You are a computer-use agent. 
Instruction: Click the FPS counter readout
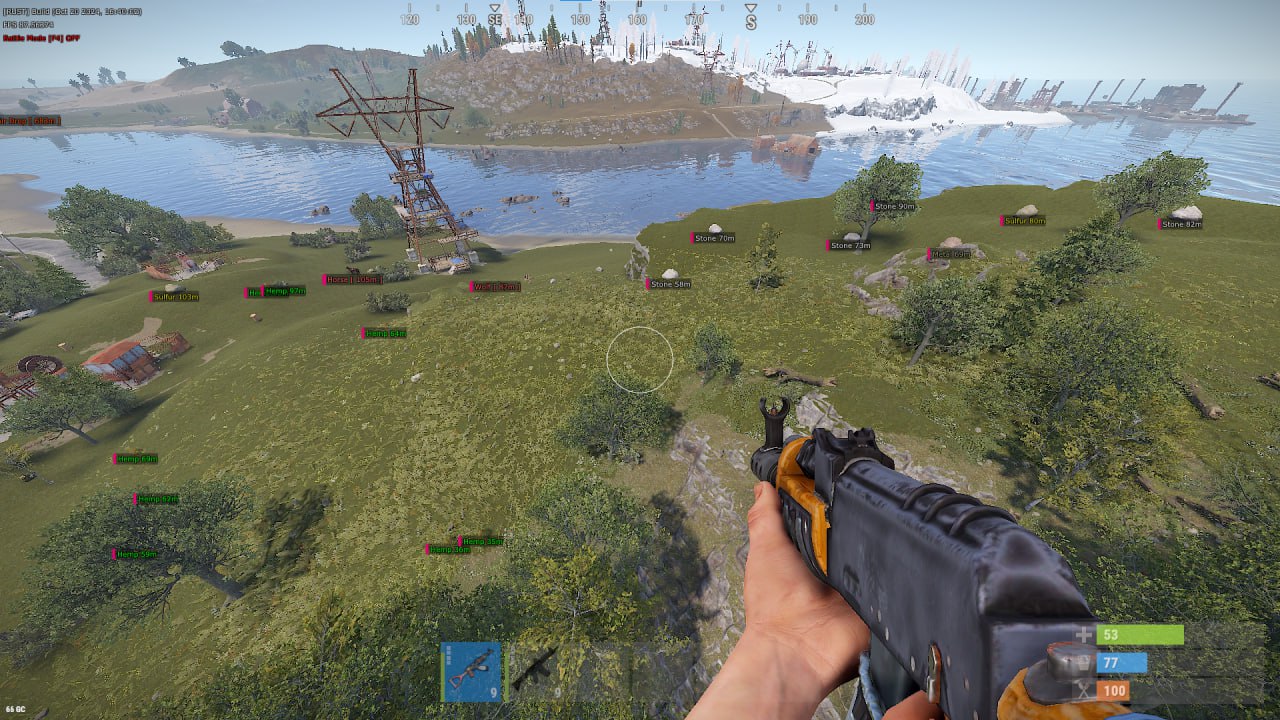pyautogui.click(x=30, y=26)
